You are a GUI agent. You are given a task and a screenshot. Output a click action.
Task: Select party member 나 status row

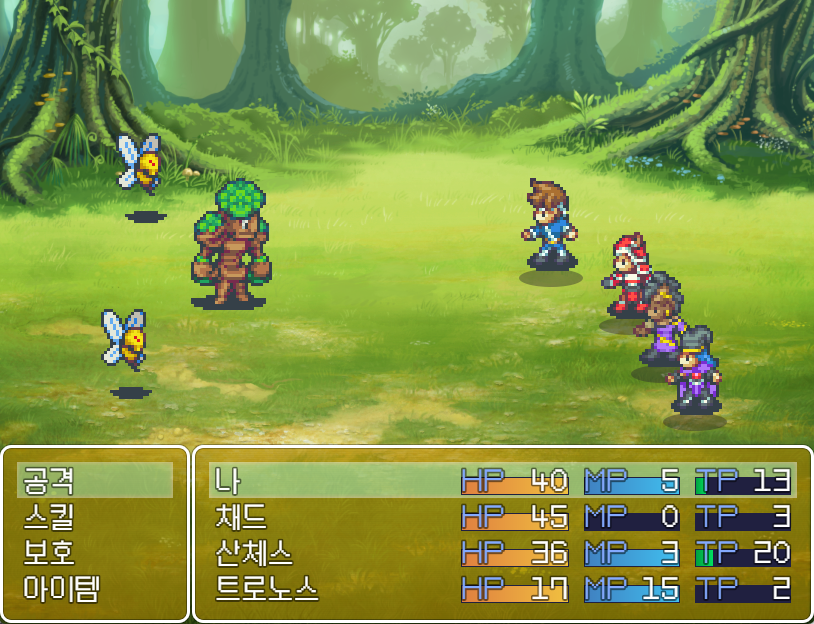pos(502,481)
